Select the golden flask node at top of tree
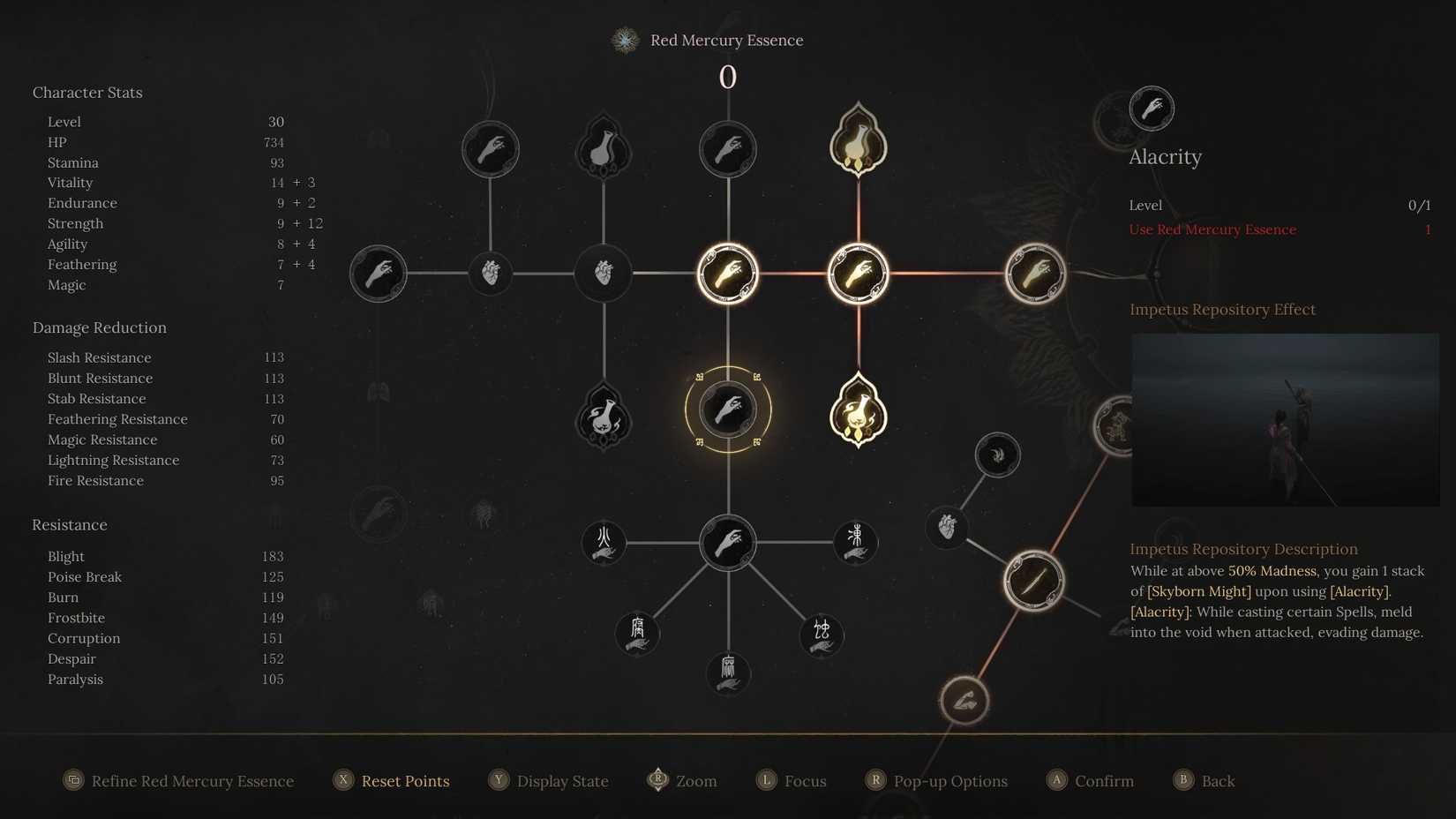 [x=858, y=141]
